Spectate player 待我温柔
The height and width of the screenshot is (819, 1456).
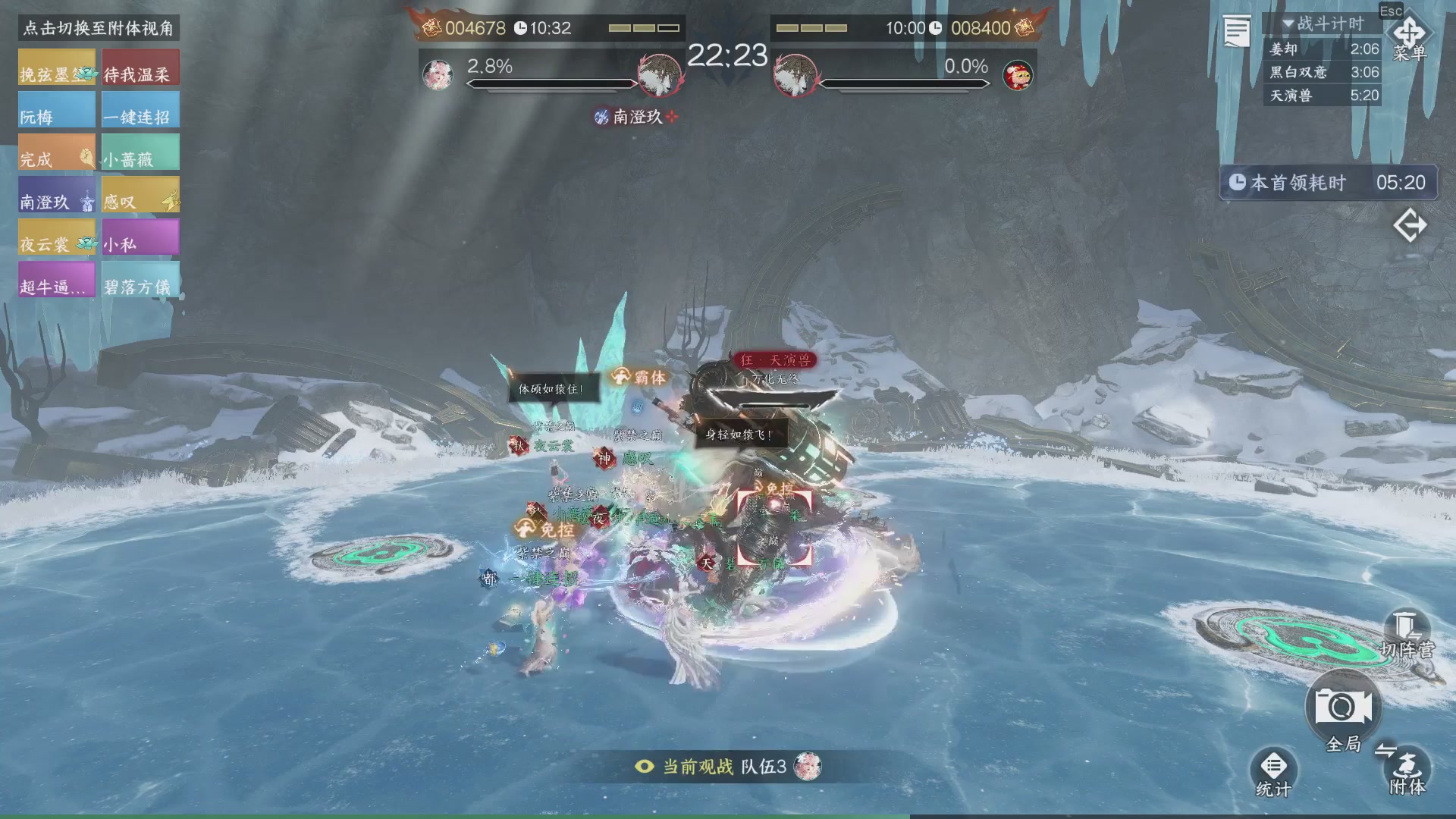[x=140, y=67]
